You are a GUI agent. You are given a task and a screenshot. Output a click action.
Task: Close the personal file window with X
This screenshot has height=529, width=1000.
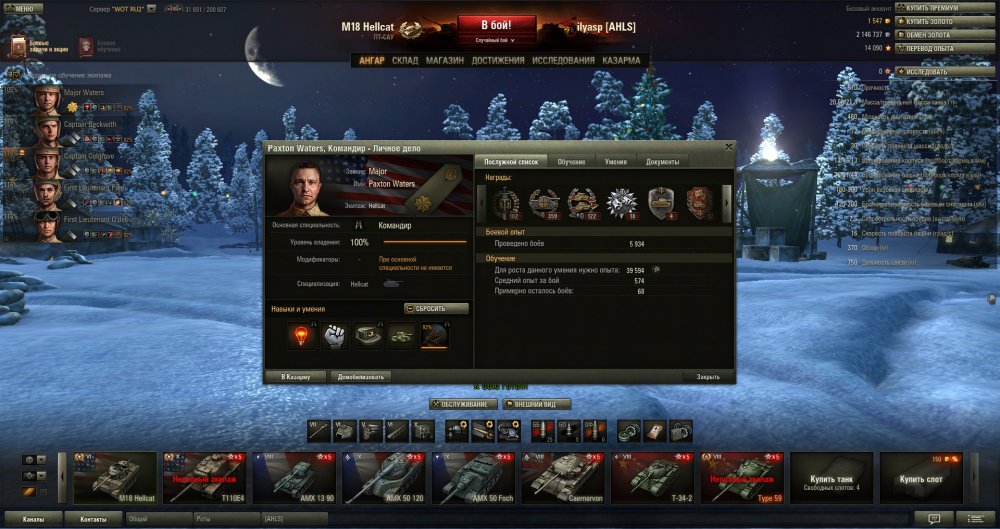click(729, 146)
